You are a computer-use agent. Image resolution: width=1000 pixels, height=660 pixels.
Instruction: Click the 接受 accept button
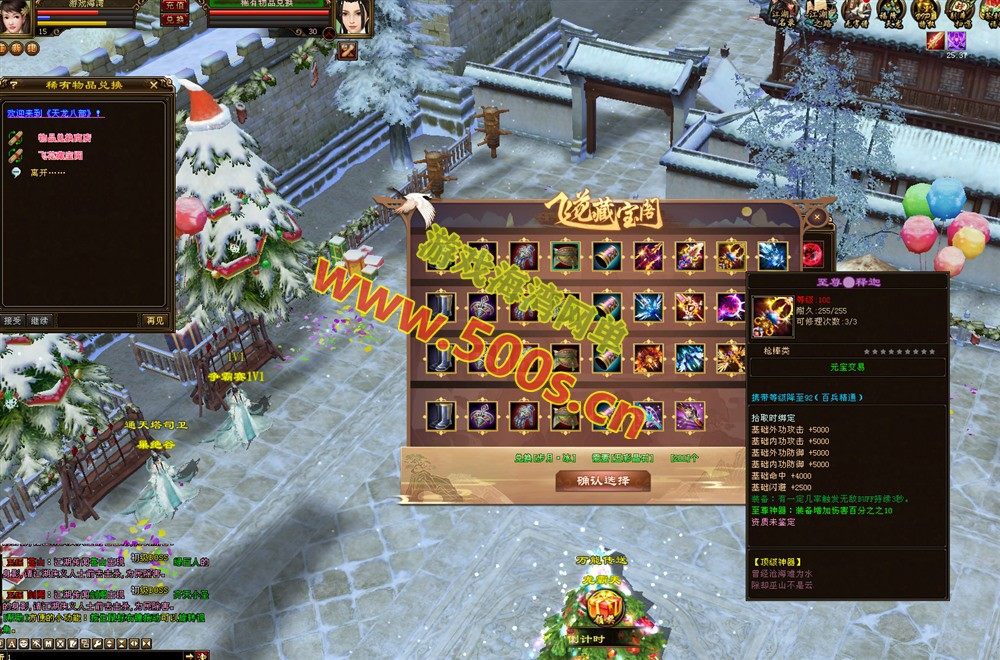13,321
